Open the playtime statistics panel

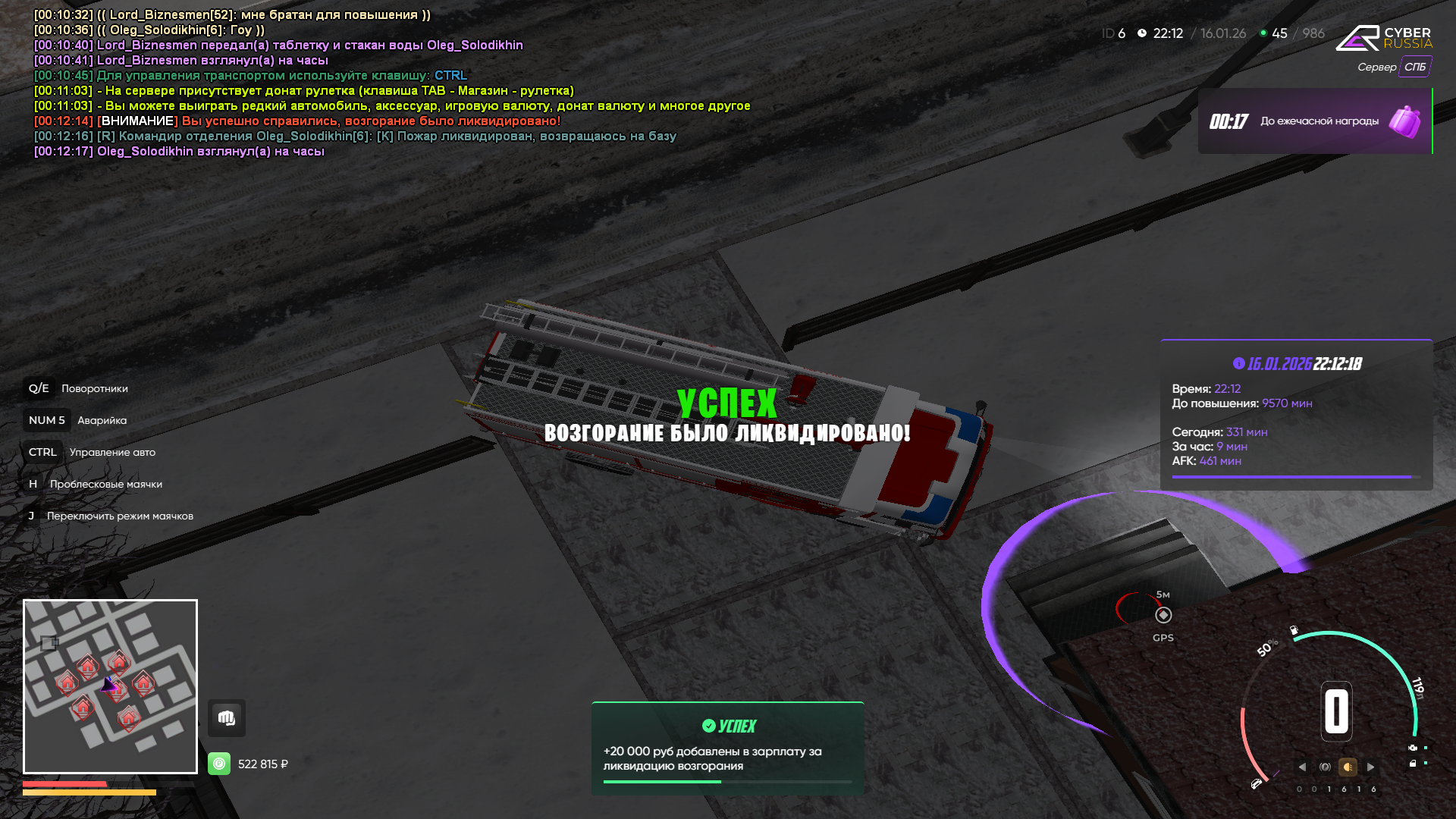[1296, 415]
